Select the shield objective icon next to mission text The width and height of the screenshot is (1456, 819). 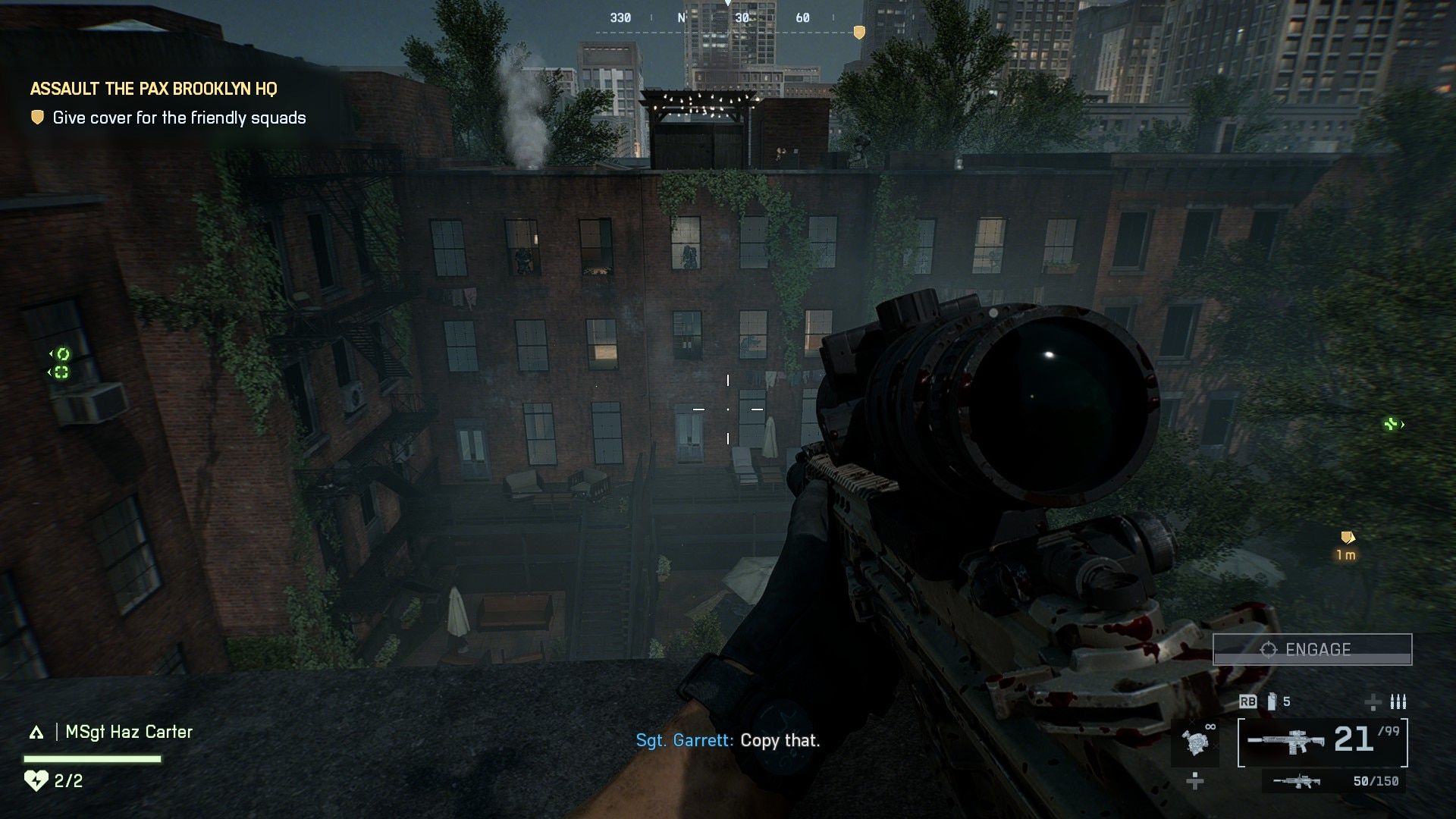tap(36, 118)
